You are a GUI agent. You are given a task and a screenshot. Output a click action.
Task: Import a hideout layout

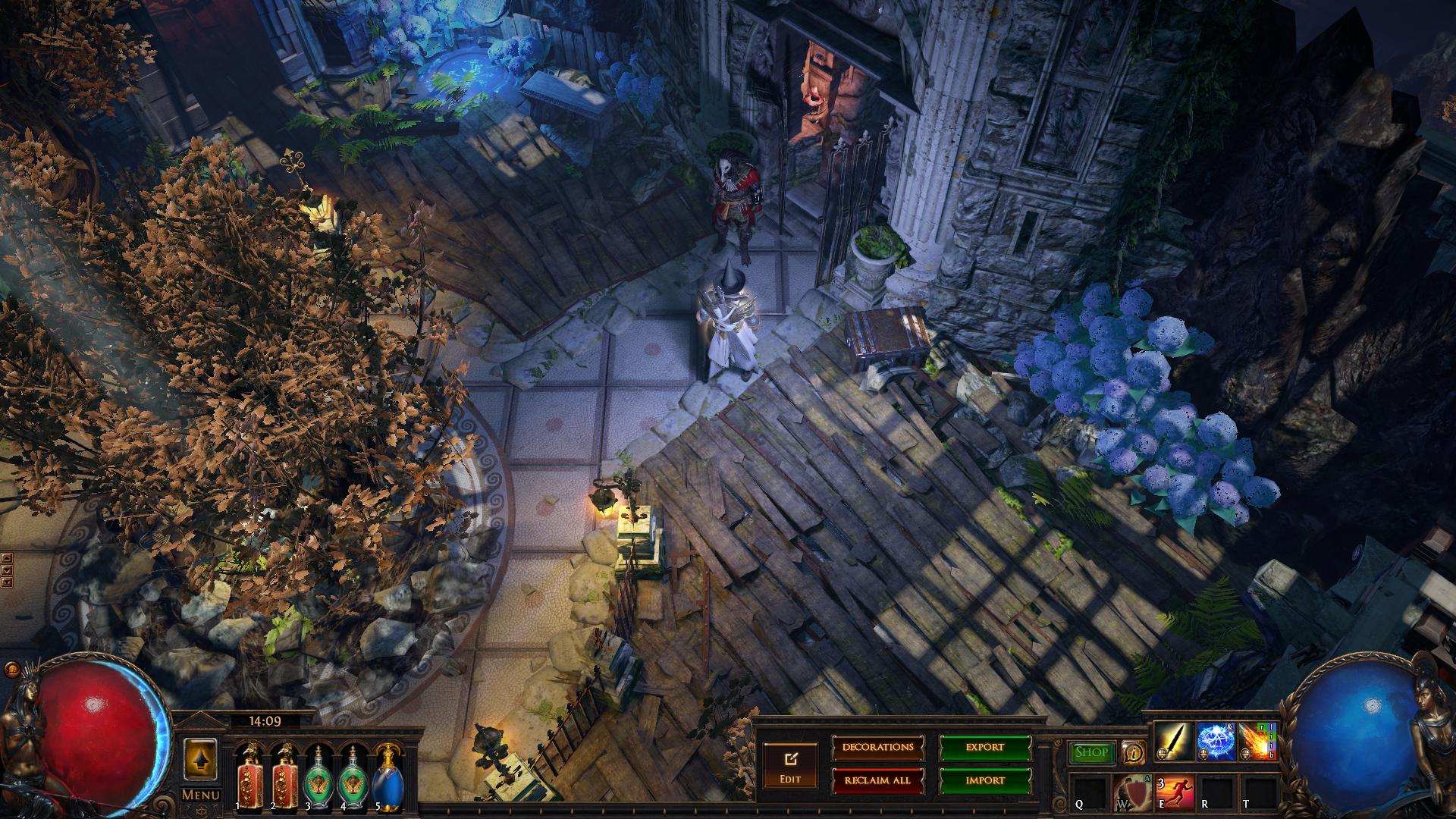[x=985, y=780]
